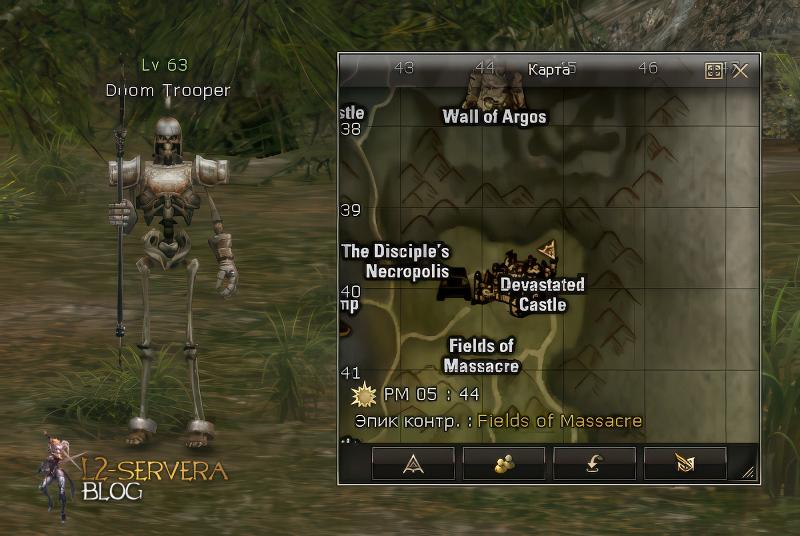Select the Wall of Argos map location
Screen dimensions: 800x536
[494, 116]
